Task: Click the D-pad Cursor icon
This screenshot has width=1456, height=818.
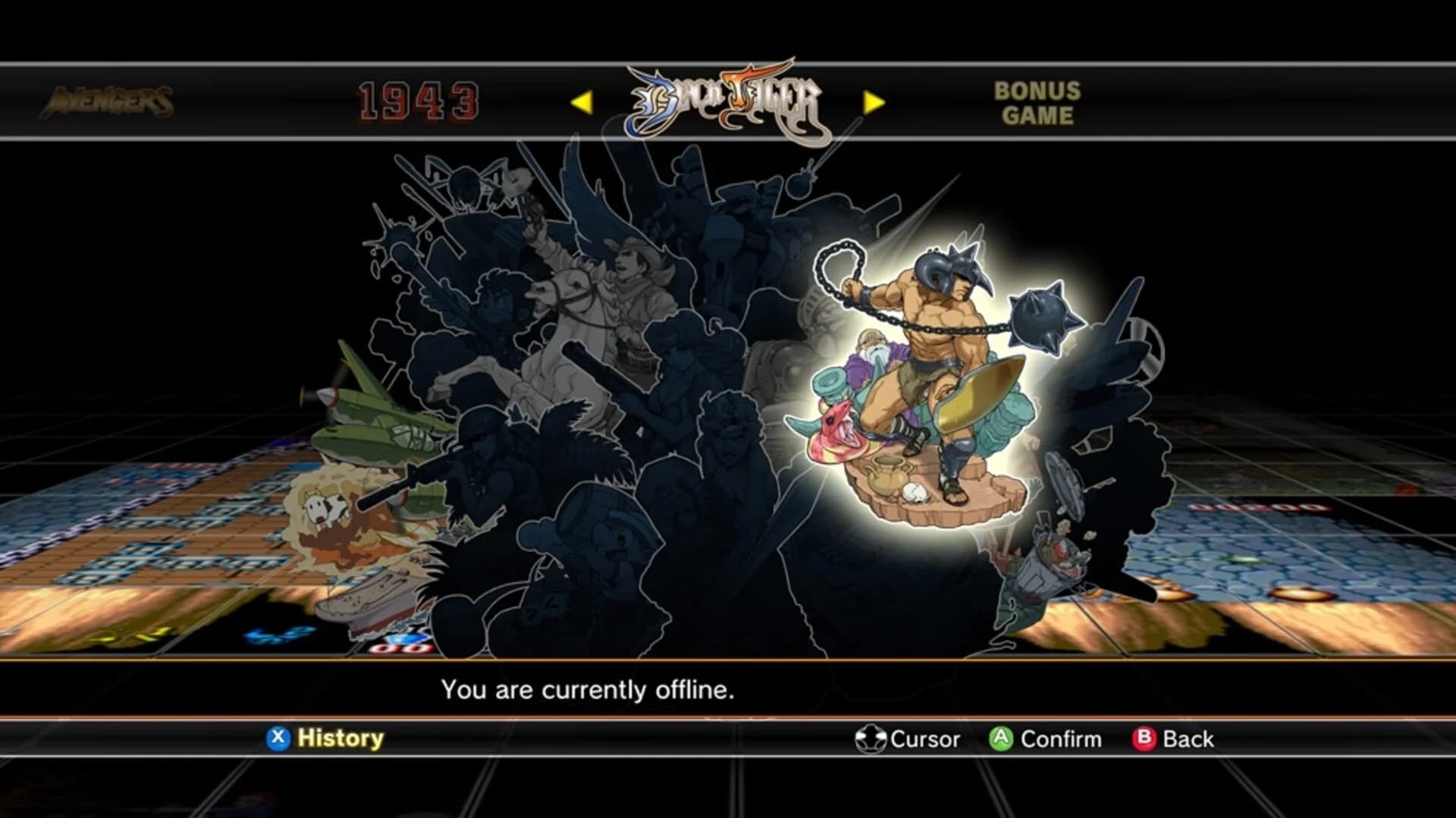Action: pos(871,738)
